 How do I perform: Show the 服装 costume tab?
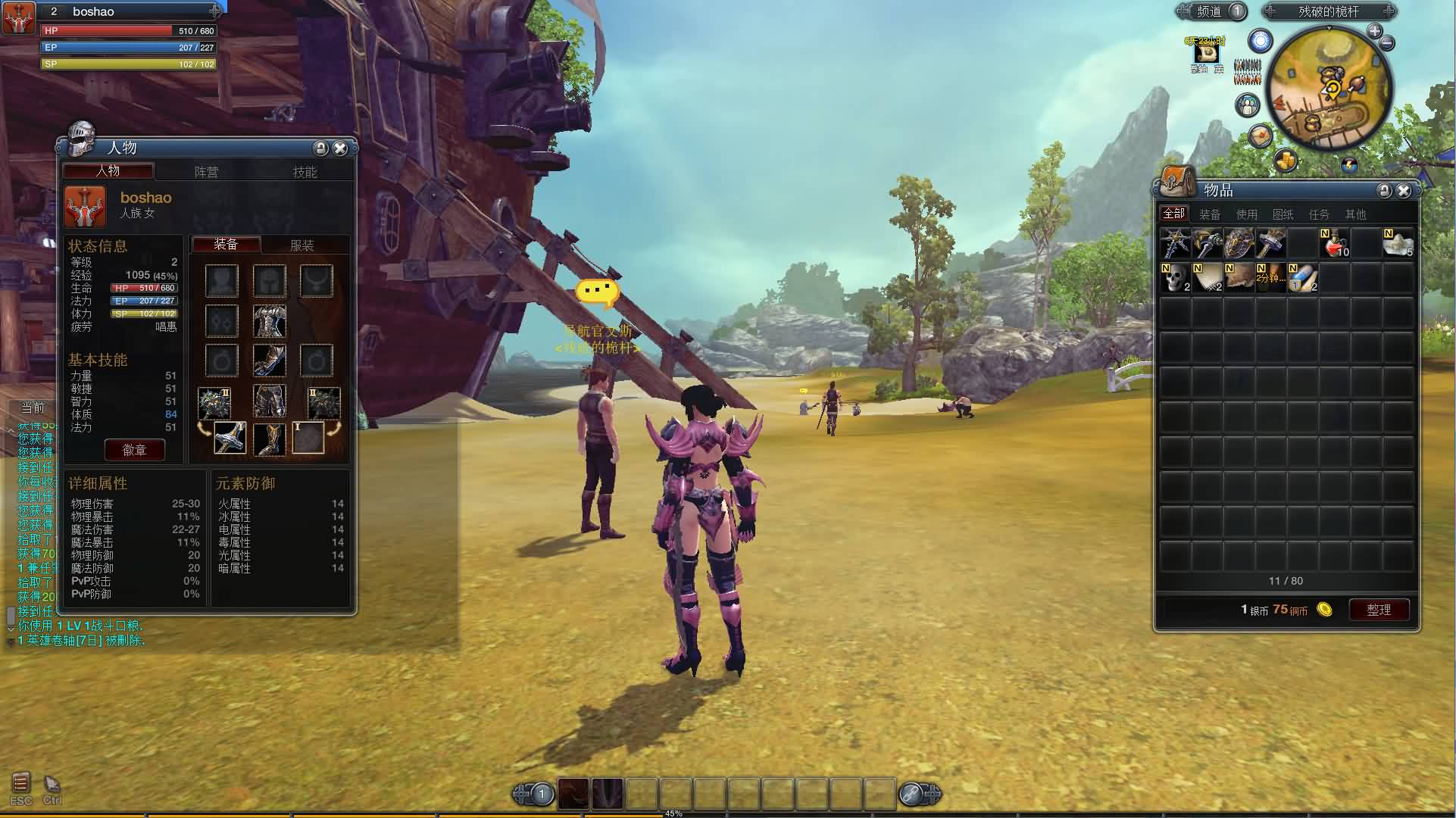(x=302, y=245)
